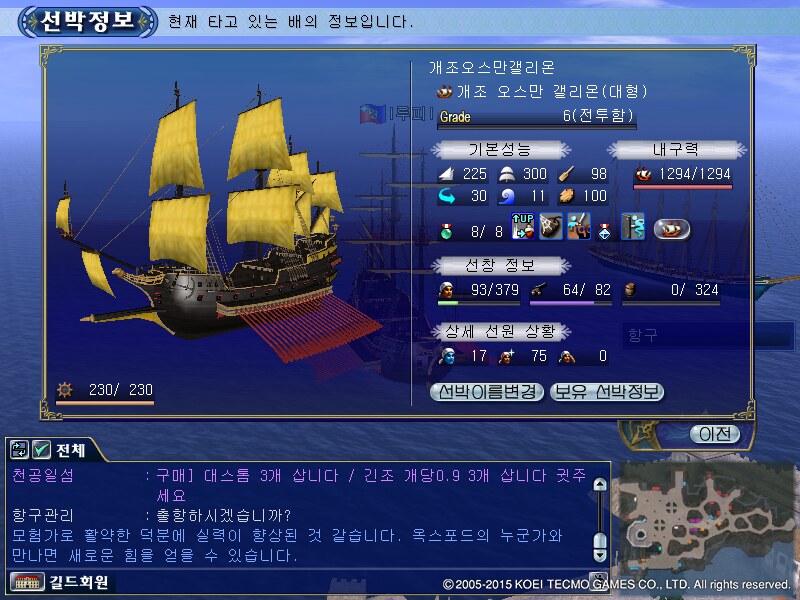Select the swordfight ship skill icon

point(577,228)
